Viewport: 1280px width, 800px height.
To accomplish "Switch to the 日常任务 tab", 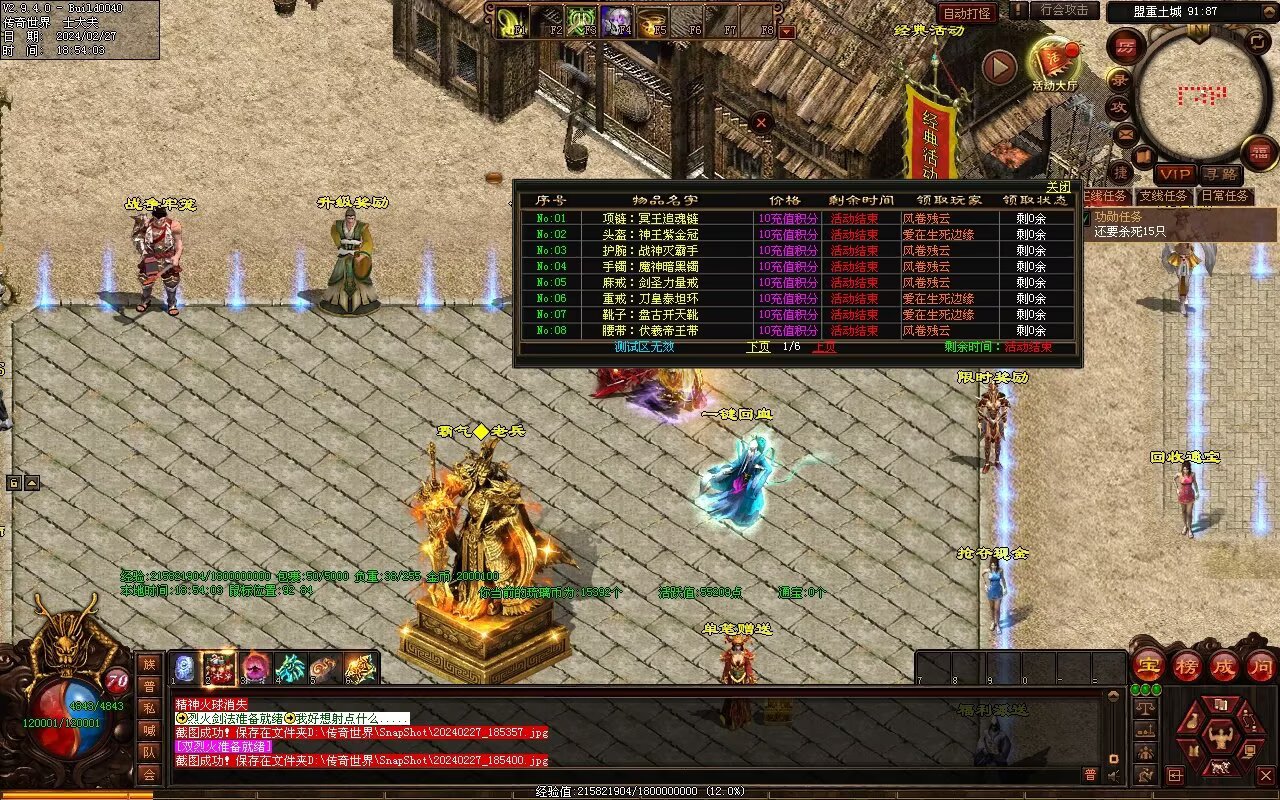I will pos(1225,196).
